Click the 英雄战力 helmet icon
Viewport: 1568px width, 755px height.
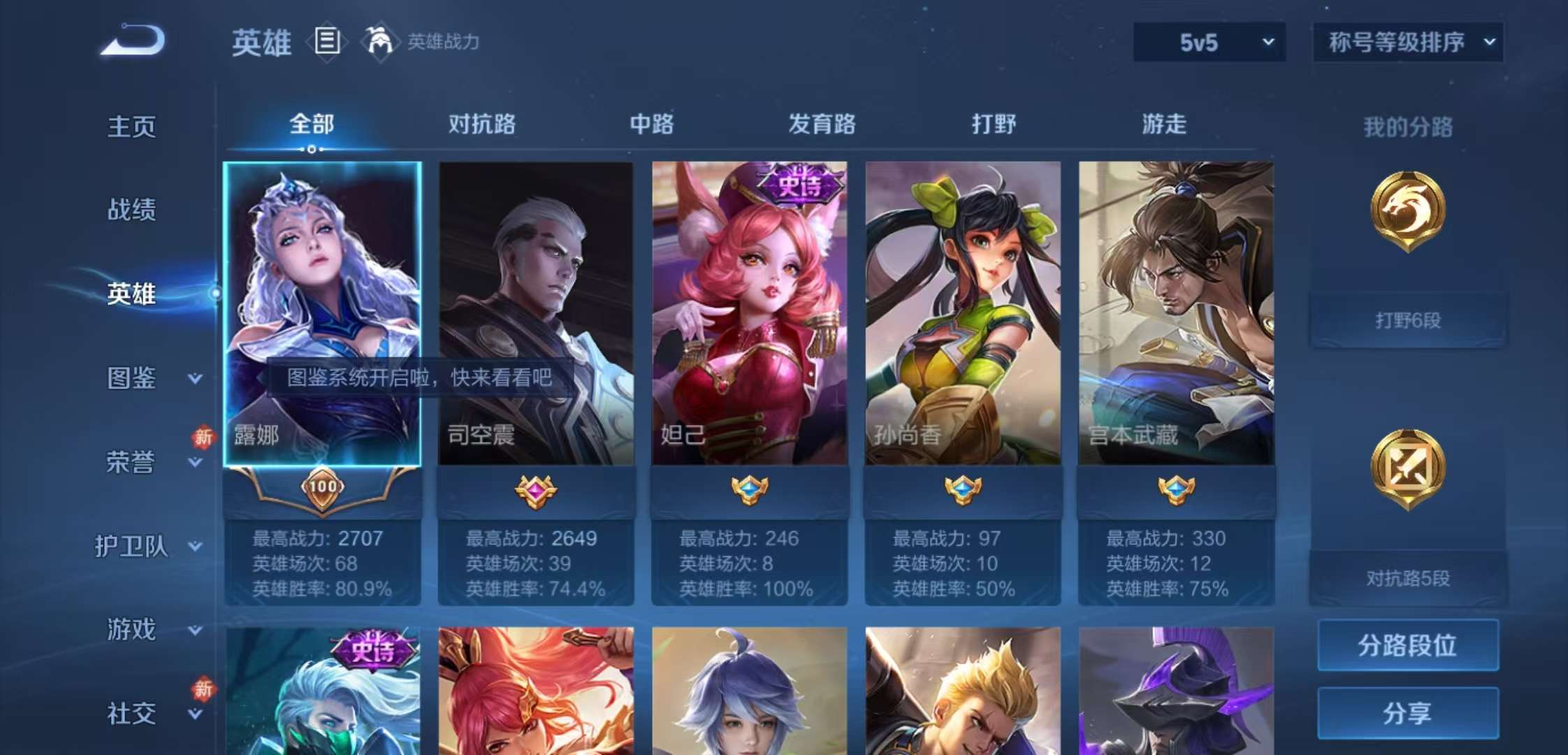pos(377,40)
